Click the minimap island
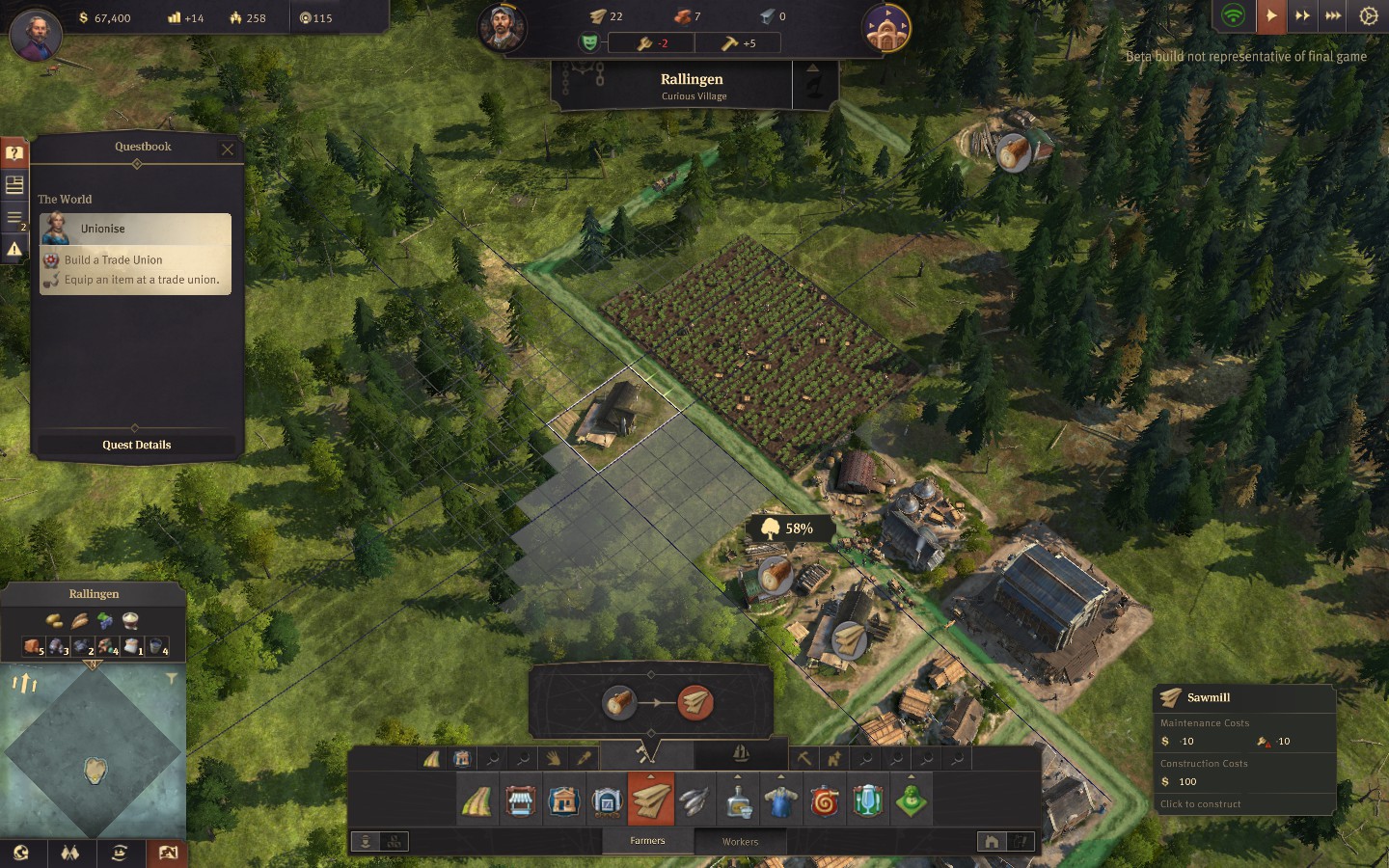Viewport: 1389px width, 868px height. click(x=95, y=770)
